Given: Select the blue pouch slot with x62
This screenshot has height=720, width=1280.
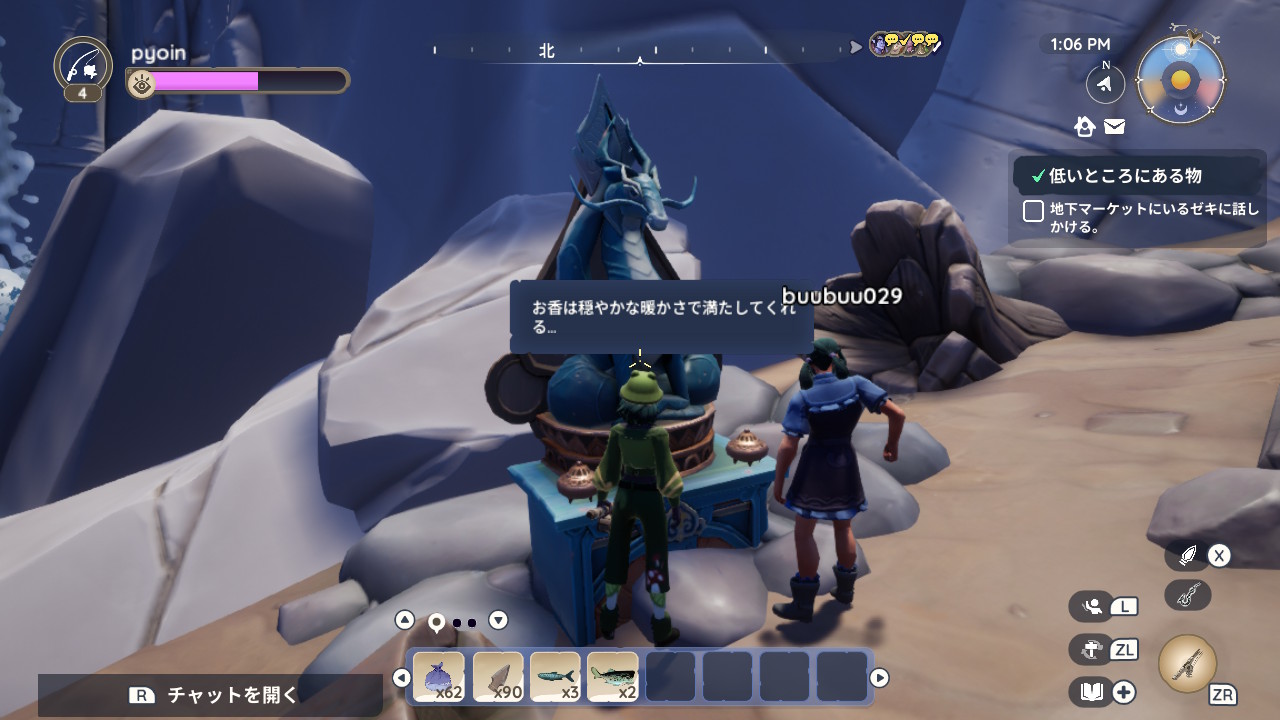Looking at the screenshot, I should [x=439, y=677].
